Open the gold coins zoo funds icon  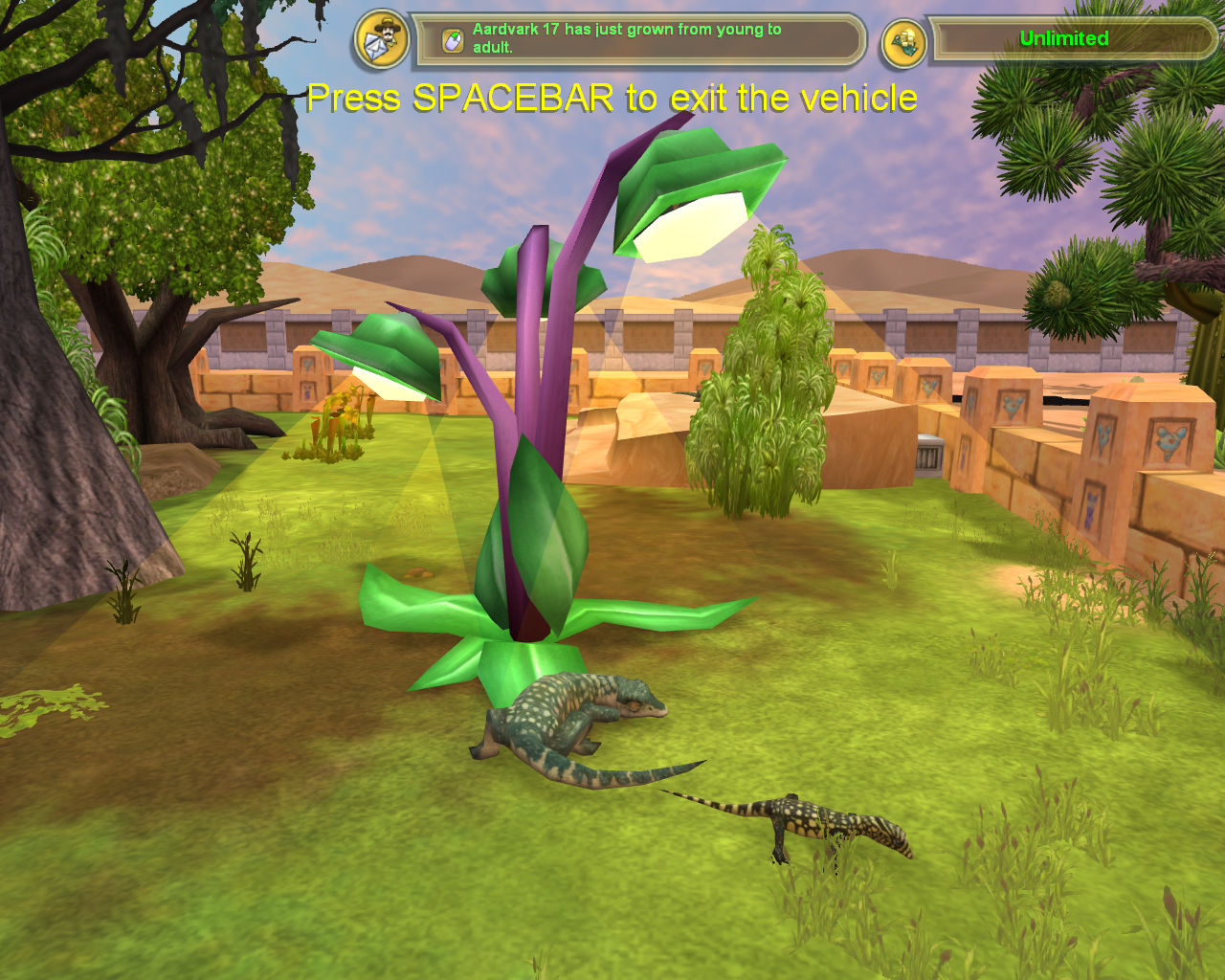point(903,42)
